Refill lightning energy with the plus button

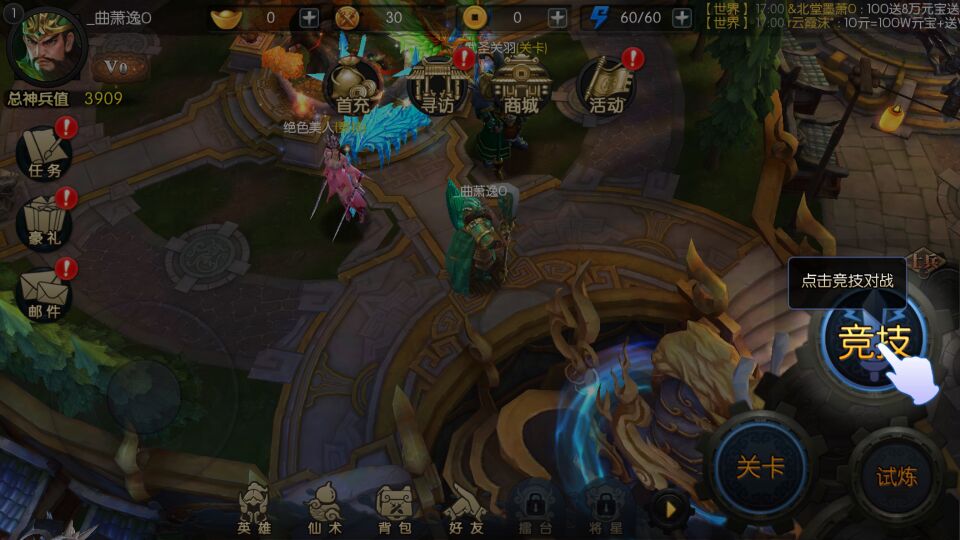click(x=682, y=17)
